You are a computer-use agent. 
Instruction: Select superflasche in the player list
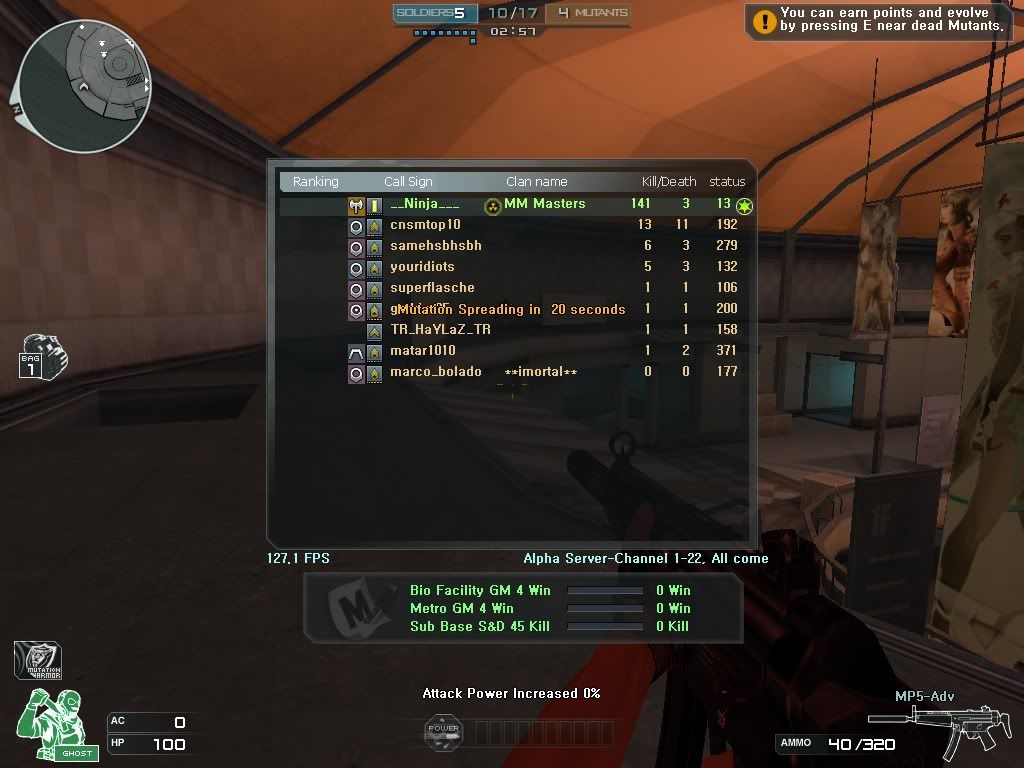click(x=432, y=288)
